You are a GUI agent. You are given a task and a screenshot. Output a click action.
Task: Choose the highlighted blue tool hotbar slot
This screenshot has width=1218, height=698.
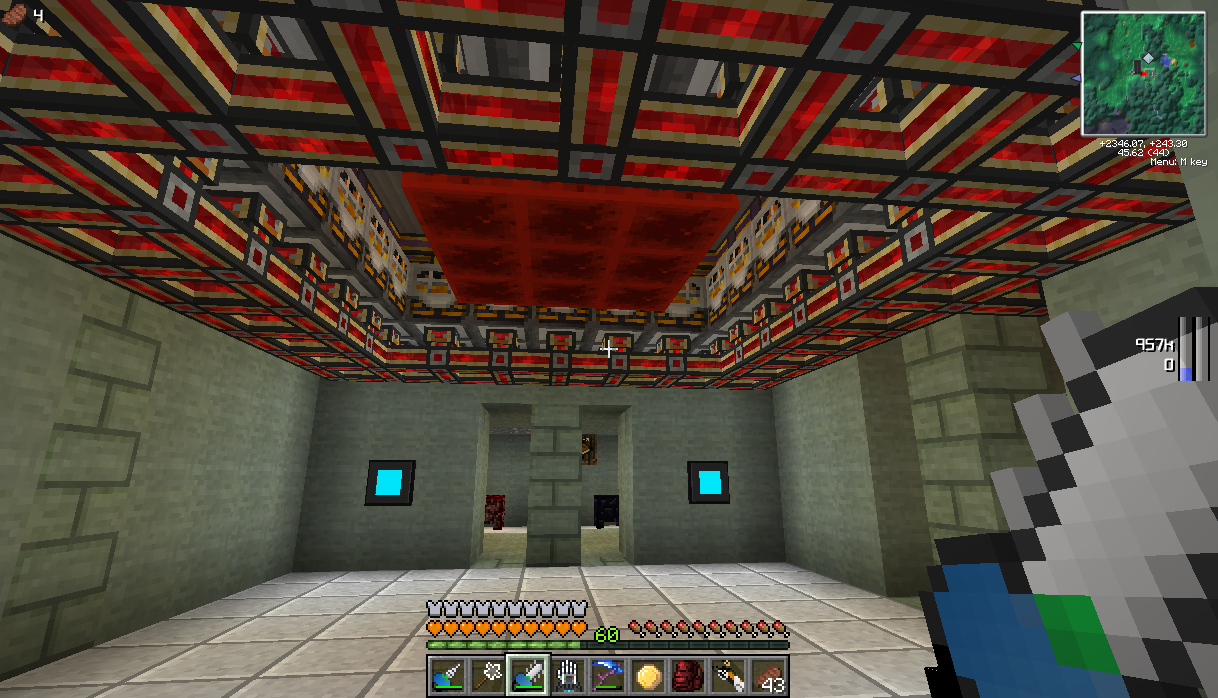pyautogui.click(x=527, y=675)
